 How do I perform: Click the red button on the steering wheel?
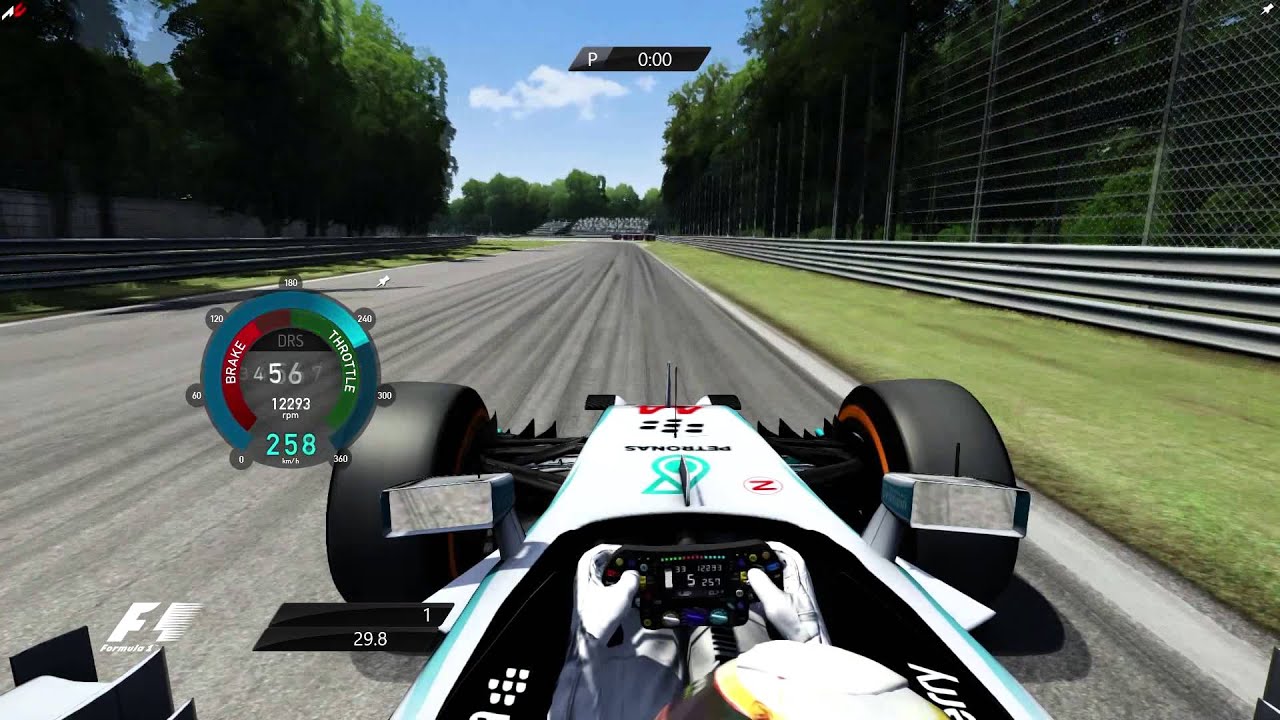(x=611, y=573)
